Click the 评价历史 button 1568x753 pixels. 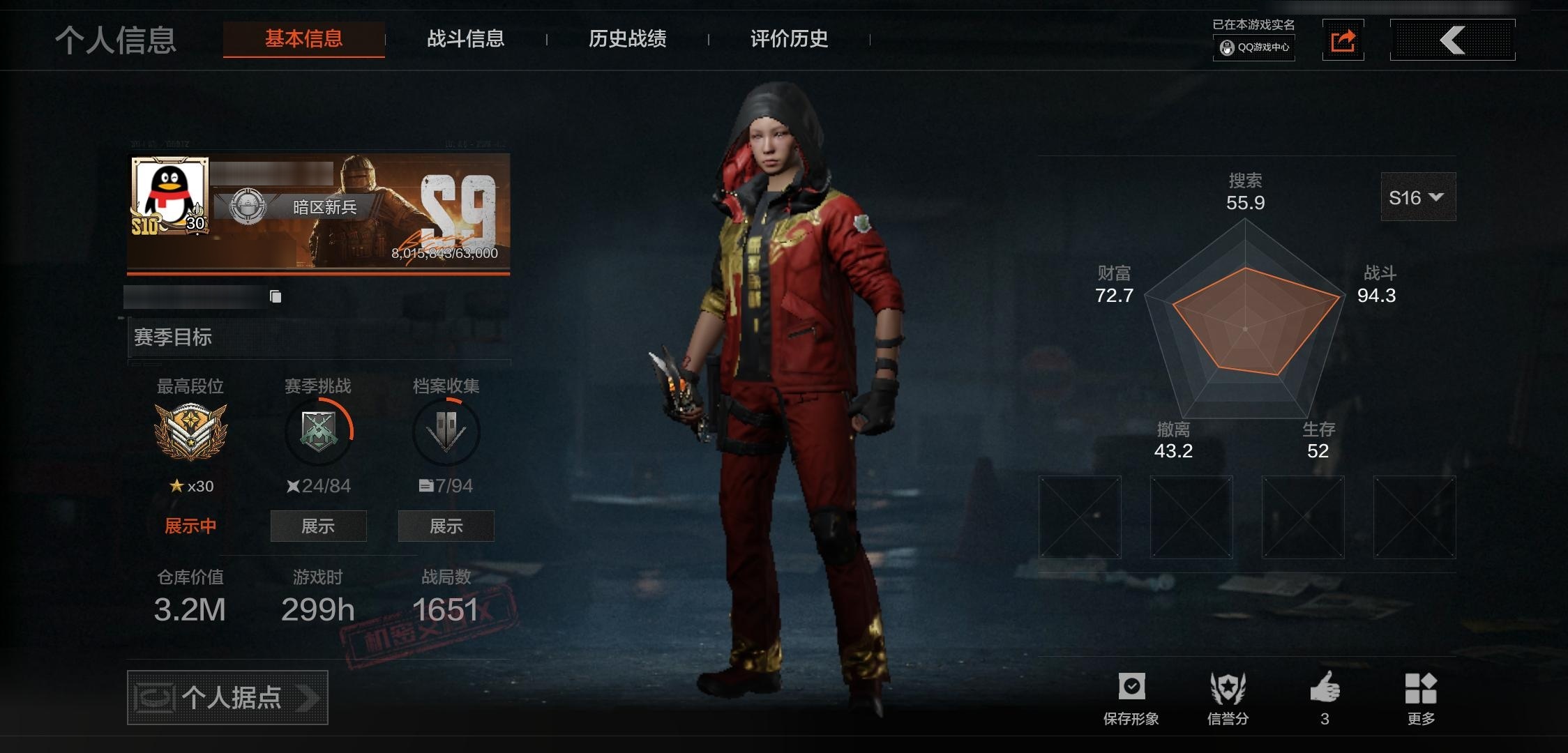[x=787, y=40]
